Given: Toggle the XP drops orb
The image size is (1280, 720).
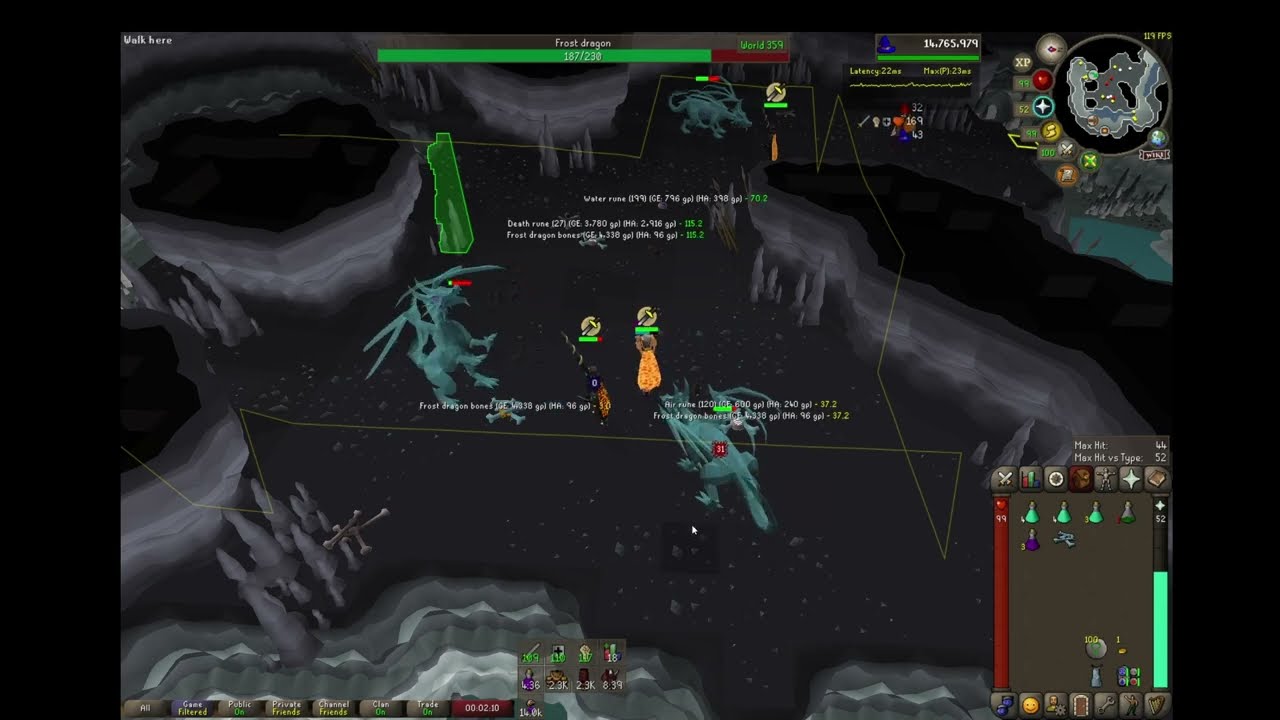Looking at the screenshot, I should [x=1022, y=62].
